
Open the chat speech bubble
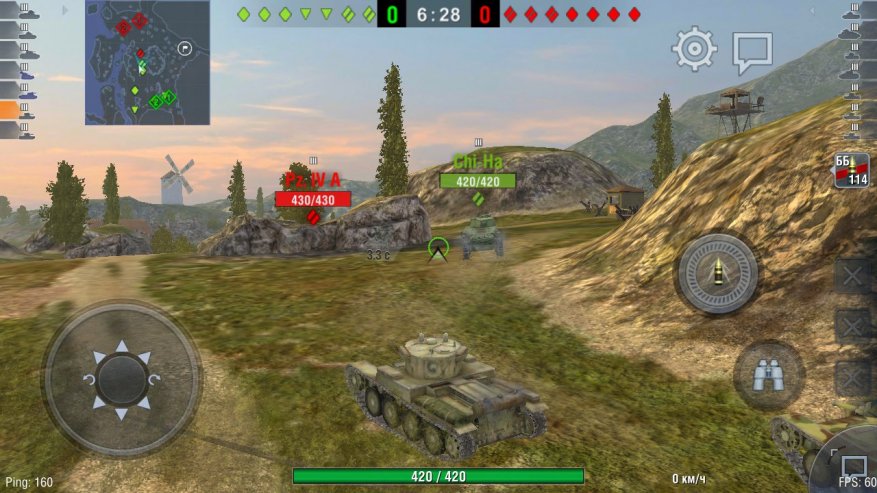pos(752,52)
